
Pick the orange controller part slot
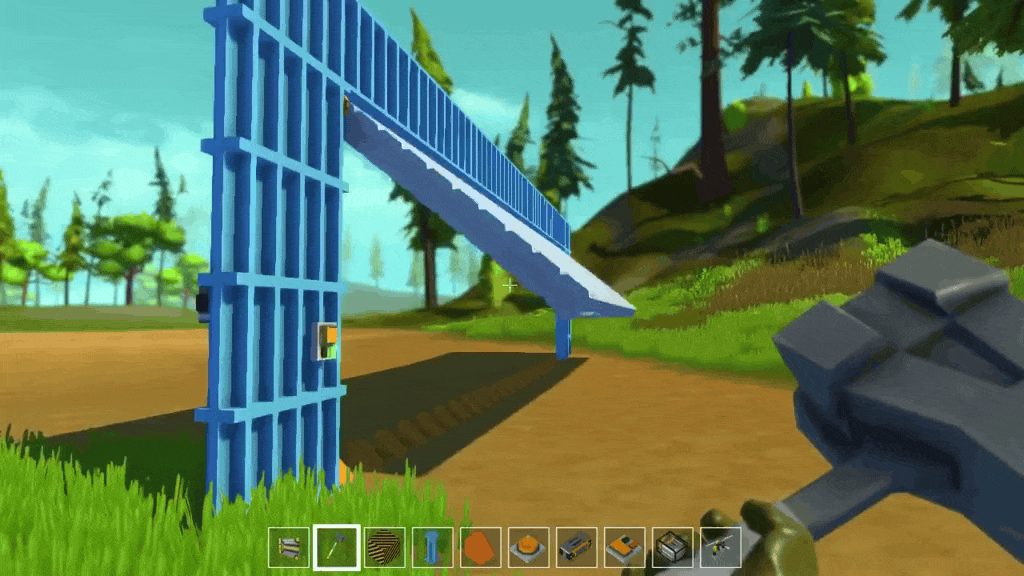(x=624, y=547)
